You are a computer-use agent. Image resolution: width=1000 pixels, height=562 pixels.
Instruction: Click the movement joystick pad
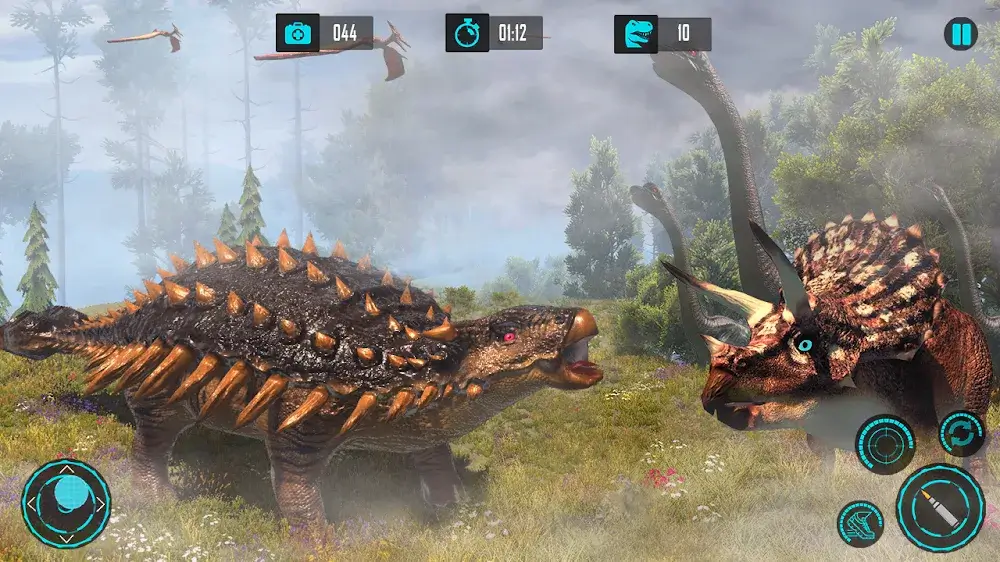pyautogui.click(x=66, y=503)
